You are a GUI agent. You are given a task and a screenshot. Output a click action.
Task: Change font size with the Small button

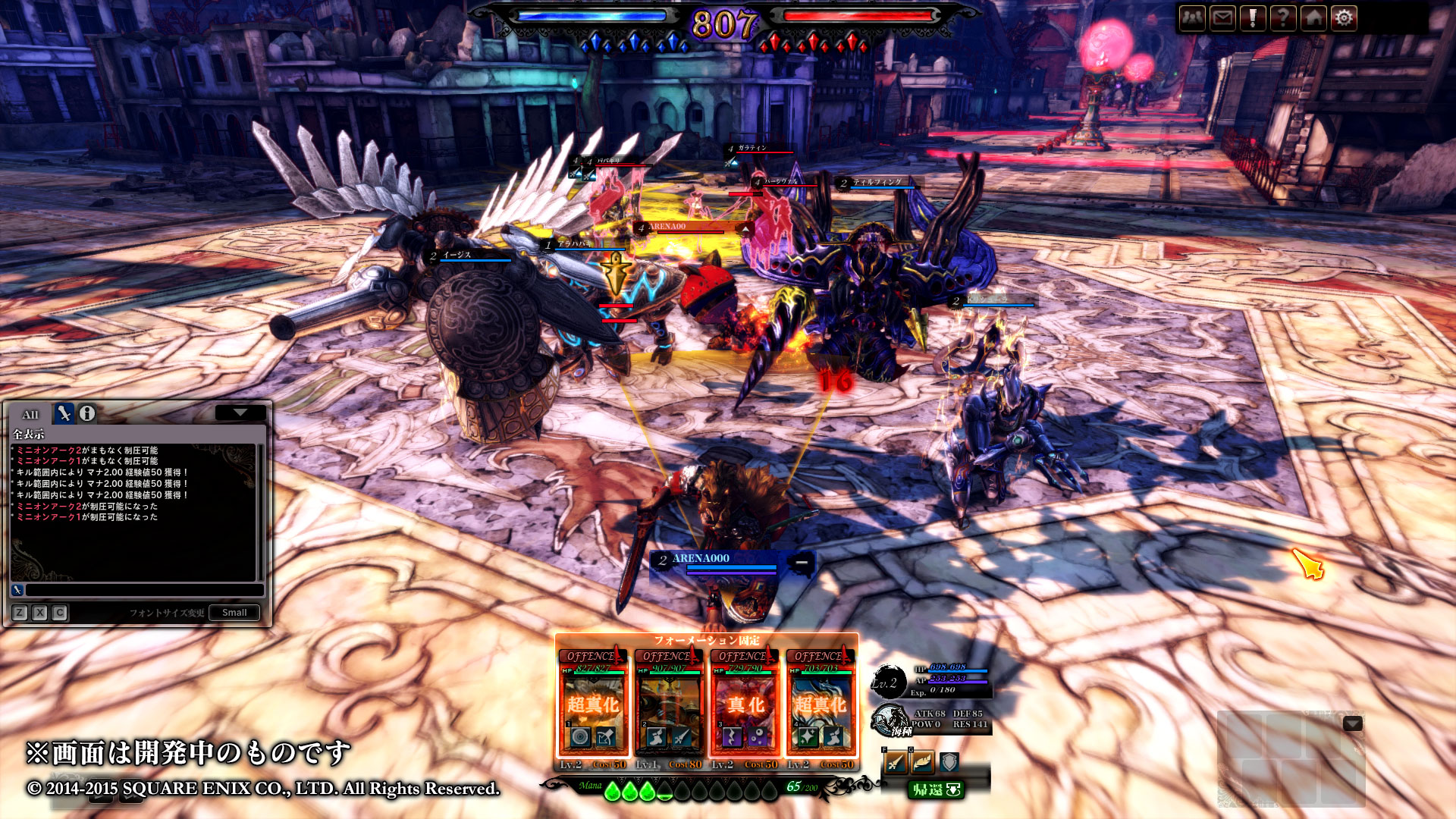click(x=234, y=613)
